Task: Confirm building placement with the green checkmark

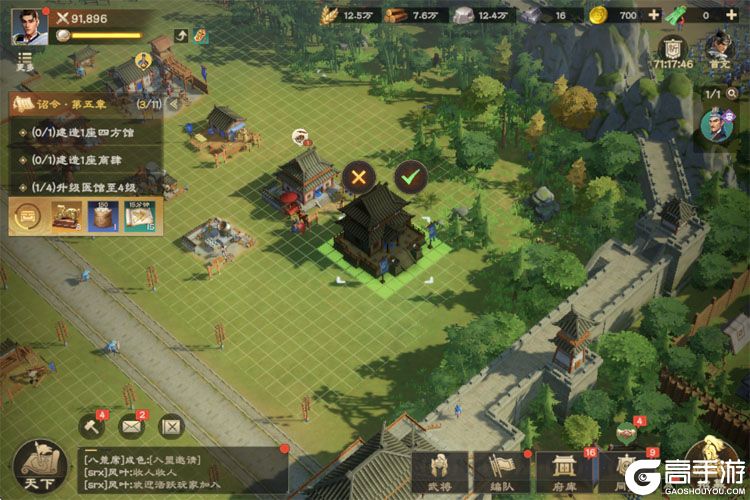Action: [x=410, y=179]
